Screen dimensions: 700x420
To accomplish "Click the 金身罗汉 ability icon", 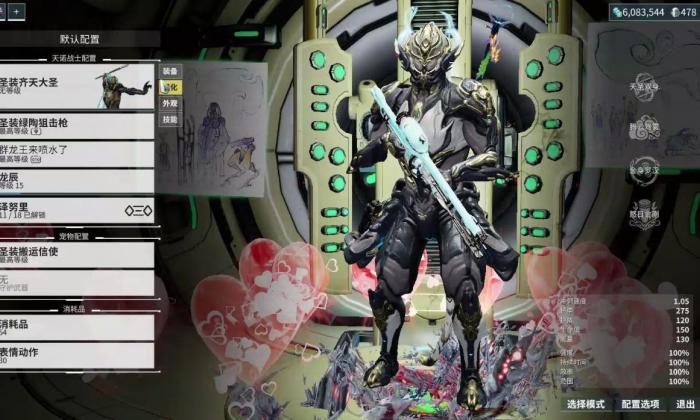I will (x=644, y=170).
